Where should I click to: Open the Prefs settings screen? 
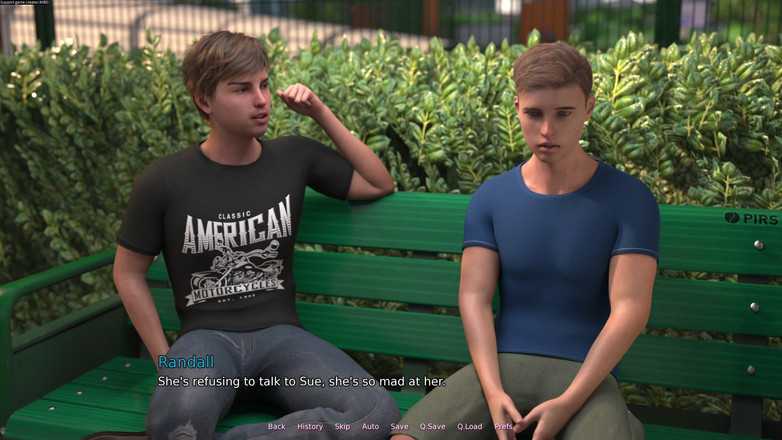503,426
